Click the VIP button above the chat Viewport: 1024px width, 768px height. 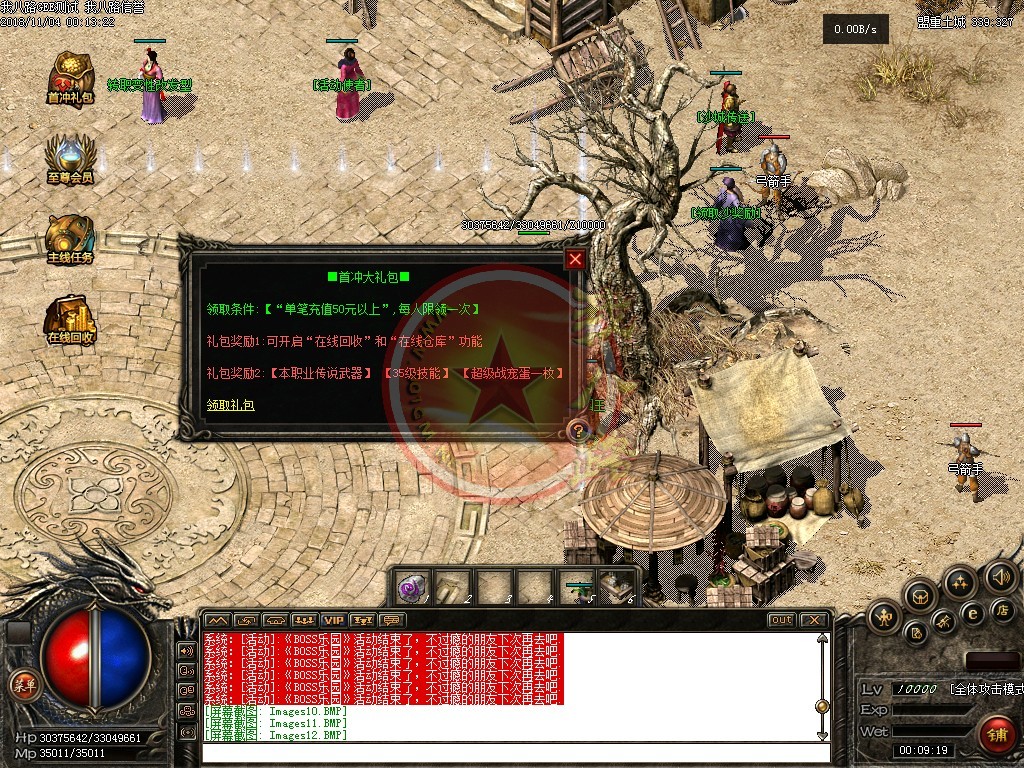[332, 620]
